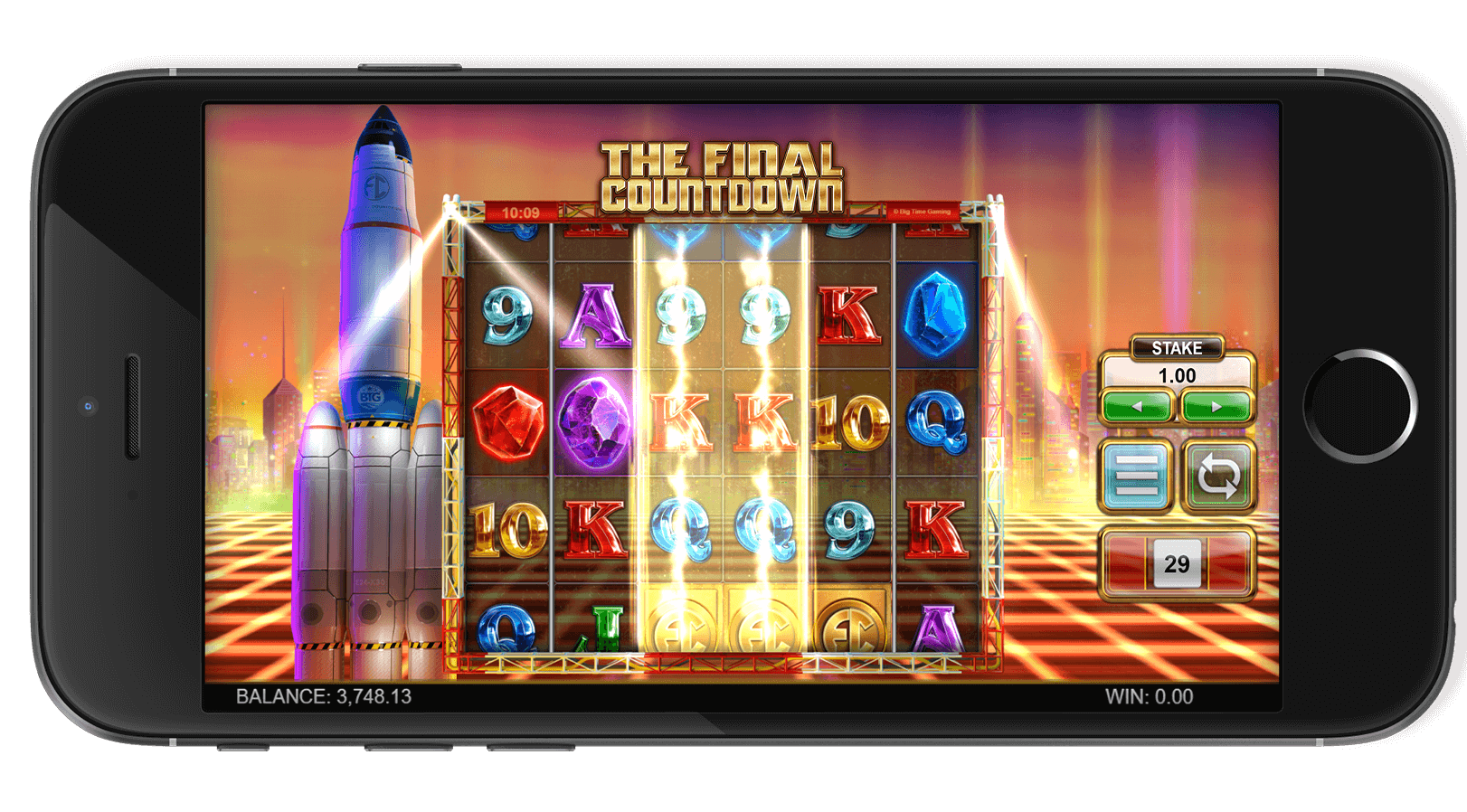1467x812 pixels.
Task: Tap The Final Countdown game logo
Action: 724,172
